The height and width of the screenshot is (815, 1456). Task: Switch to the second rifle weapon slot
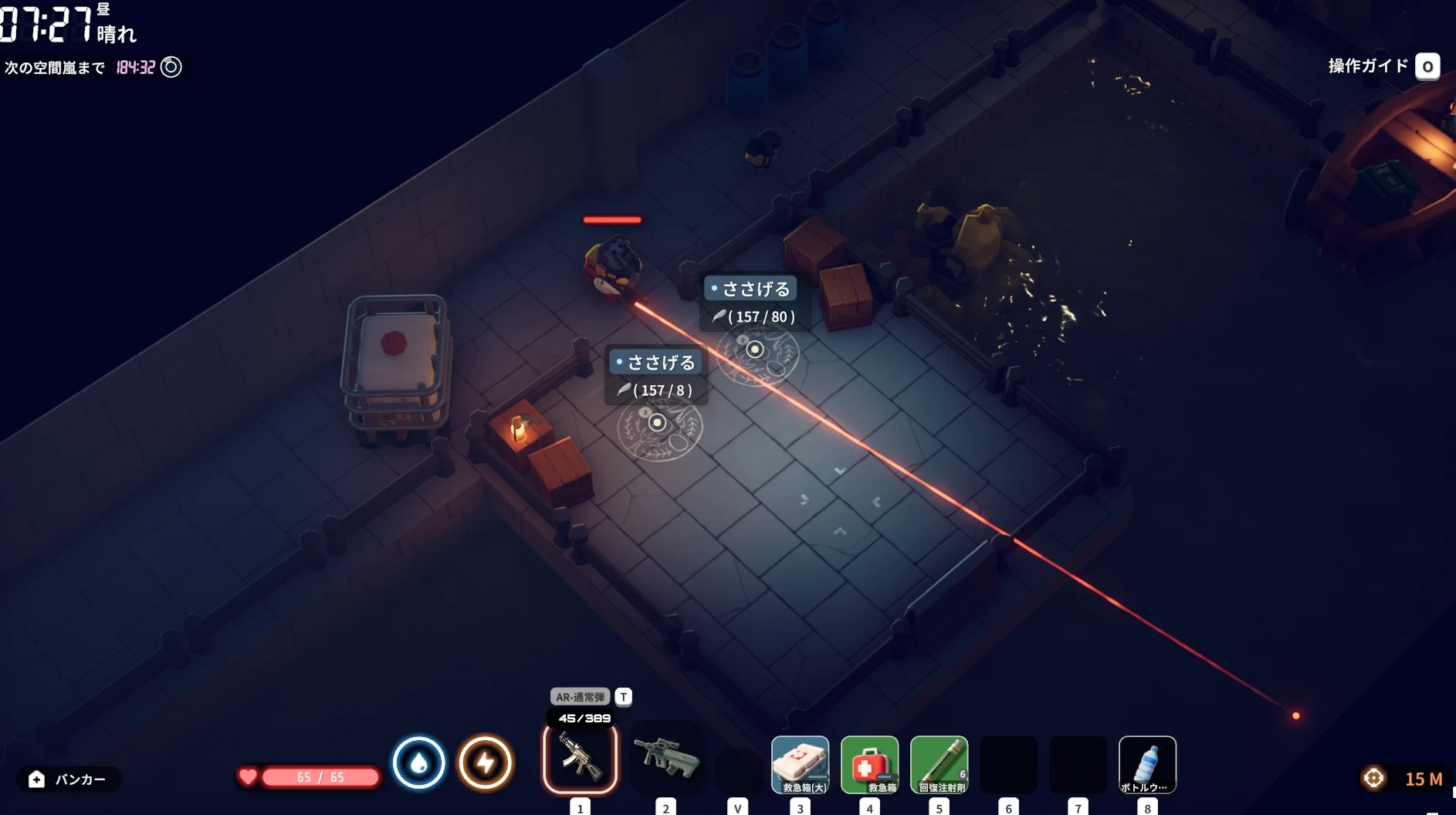point(666,759)
